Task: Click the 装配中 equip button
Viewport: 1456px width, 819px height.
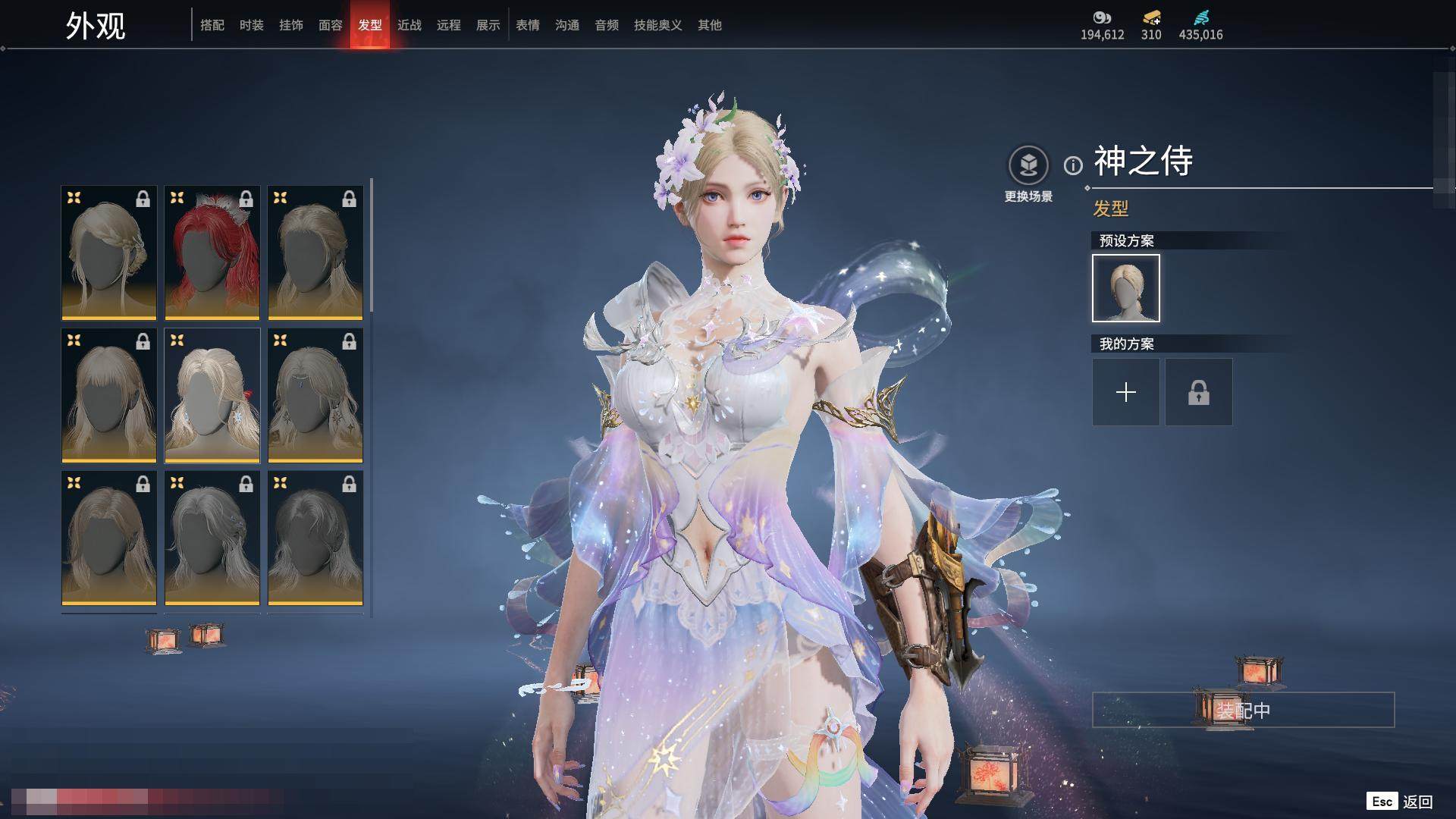Action: click(1243, 710)
